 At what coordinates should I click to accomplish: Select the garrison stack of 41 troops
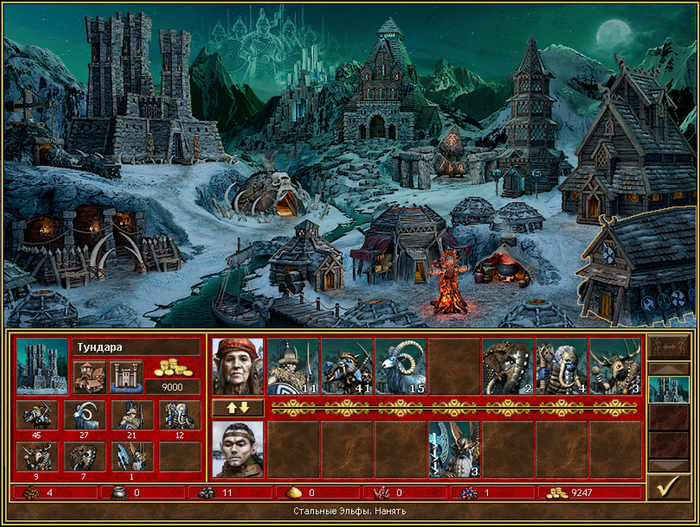tap(346, 366)
